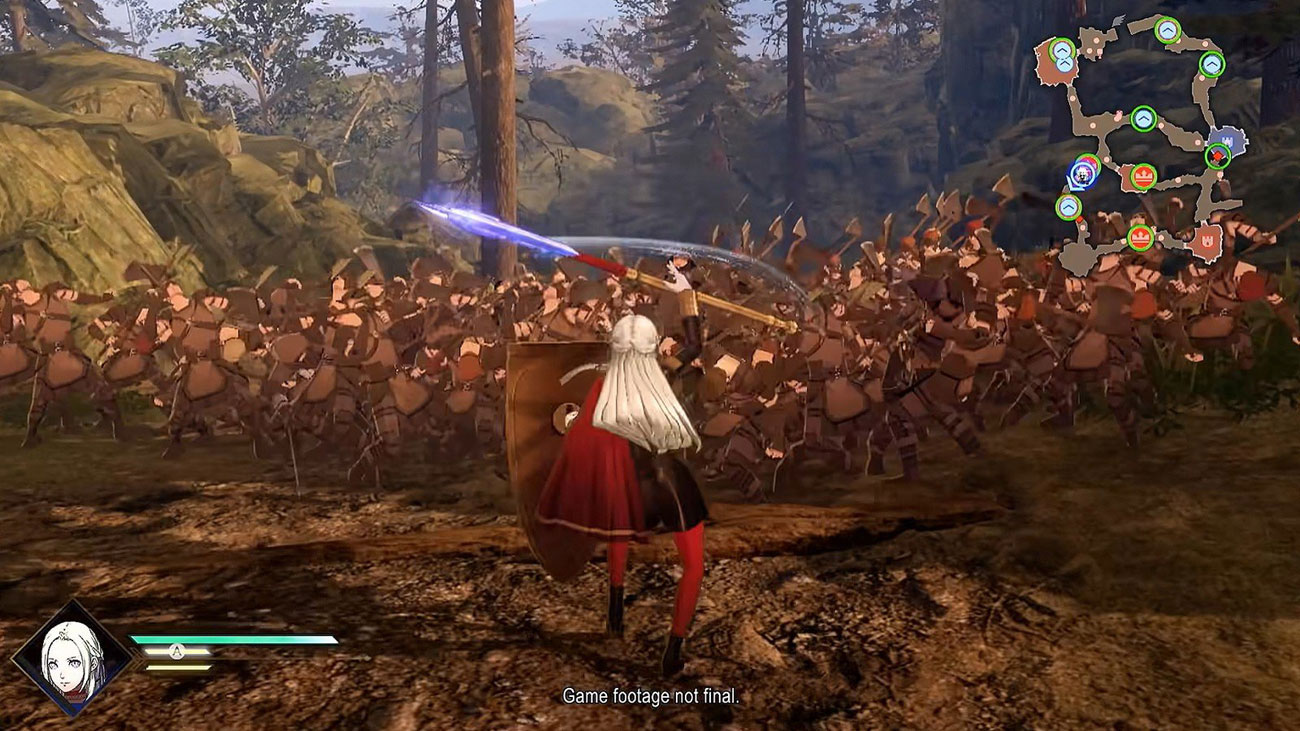
Task: Click the enemy crest icon at minimap bottom-right
Action: [x=1208, y=239]
